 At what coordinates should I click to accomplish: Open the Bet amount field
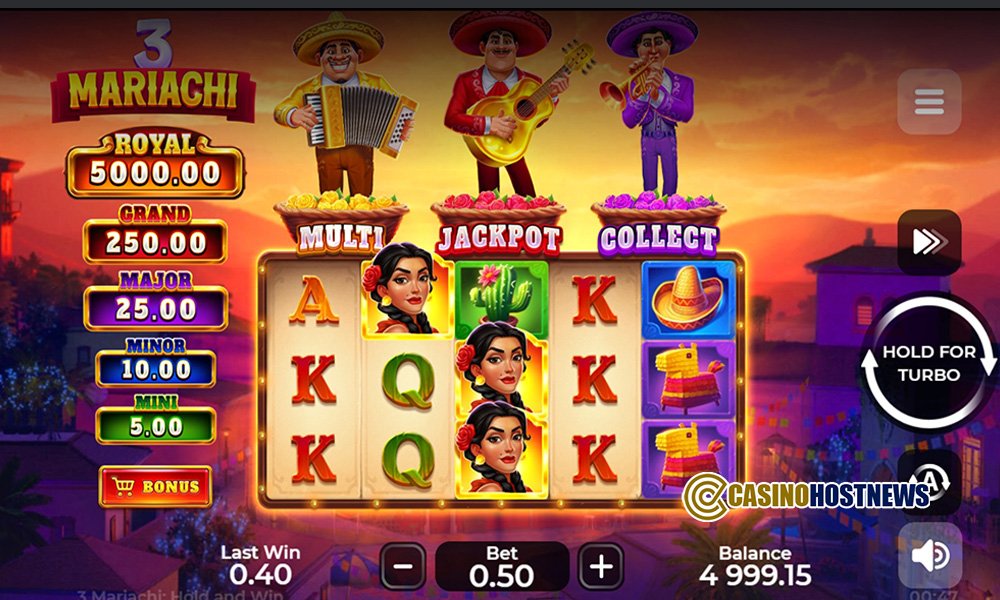click(501, 566)
